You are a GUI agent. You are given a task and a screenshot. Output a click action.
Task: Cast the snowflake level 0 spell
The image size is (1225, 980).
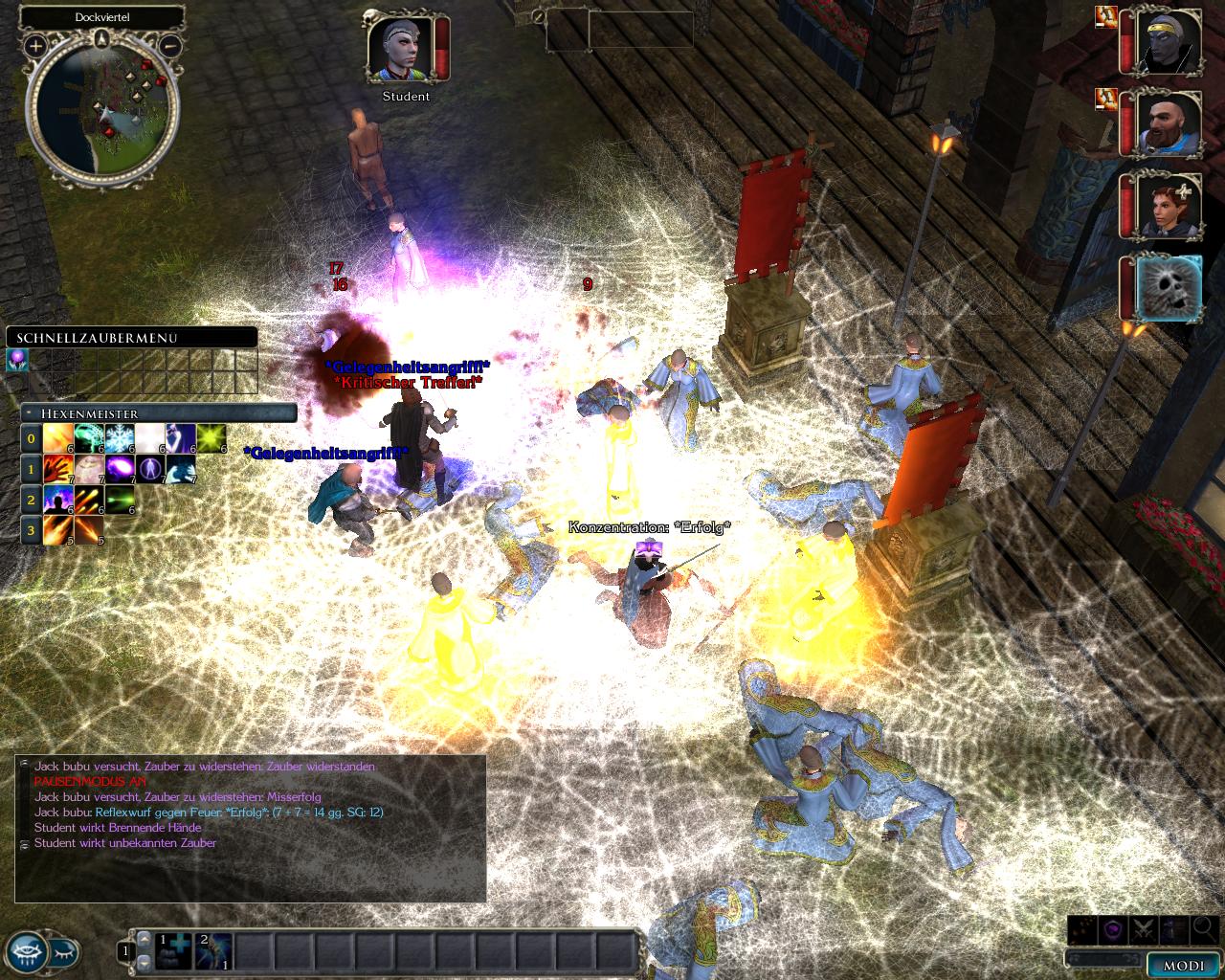[119, 439]
